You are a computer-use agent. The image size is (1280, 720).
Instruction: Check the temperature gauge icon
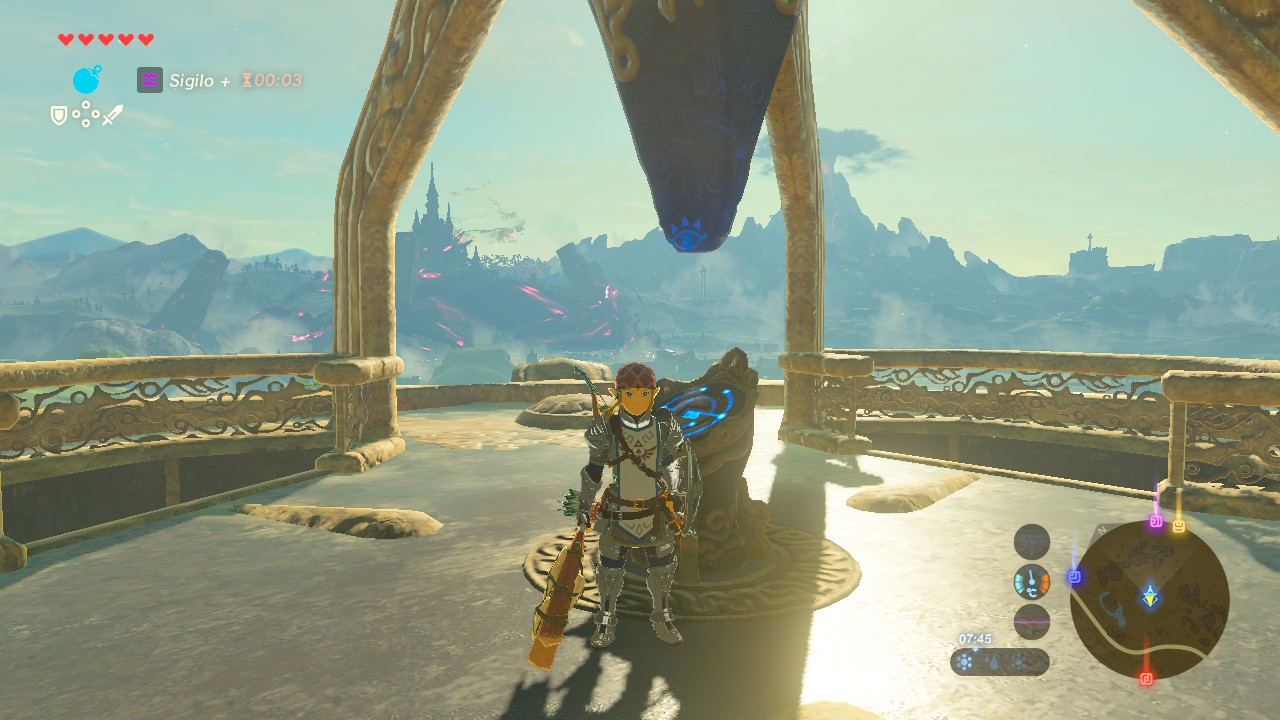(x=1032, y=582)
